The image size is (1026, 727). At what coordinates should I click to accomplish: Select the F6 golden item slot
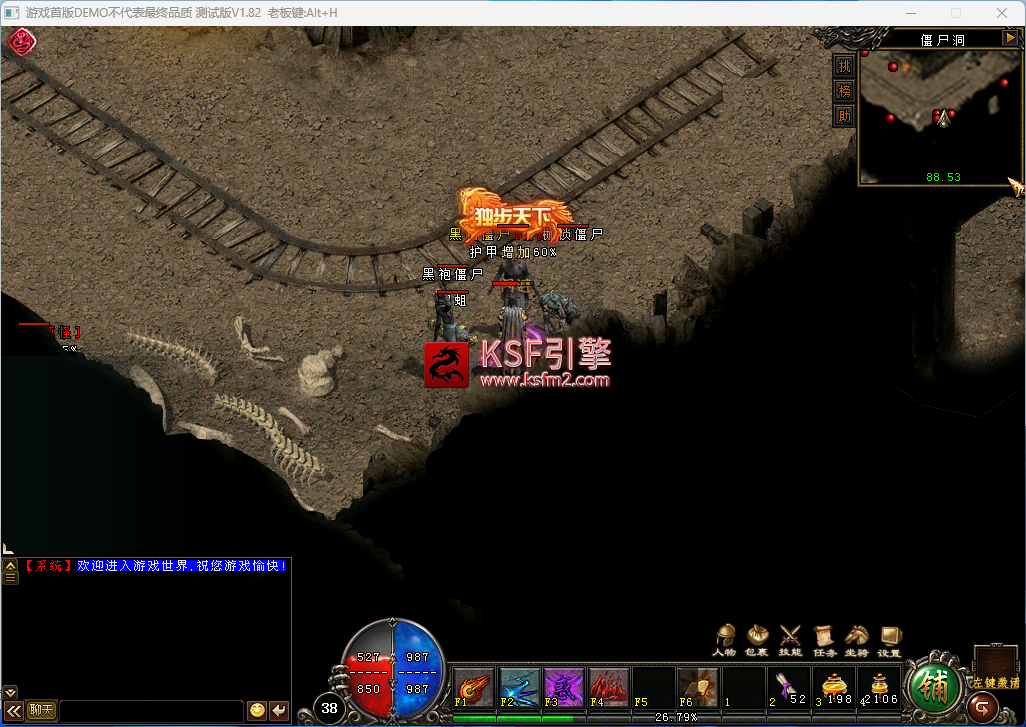coord(698,688)
